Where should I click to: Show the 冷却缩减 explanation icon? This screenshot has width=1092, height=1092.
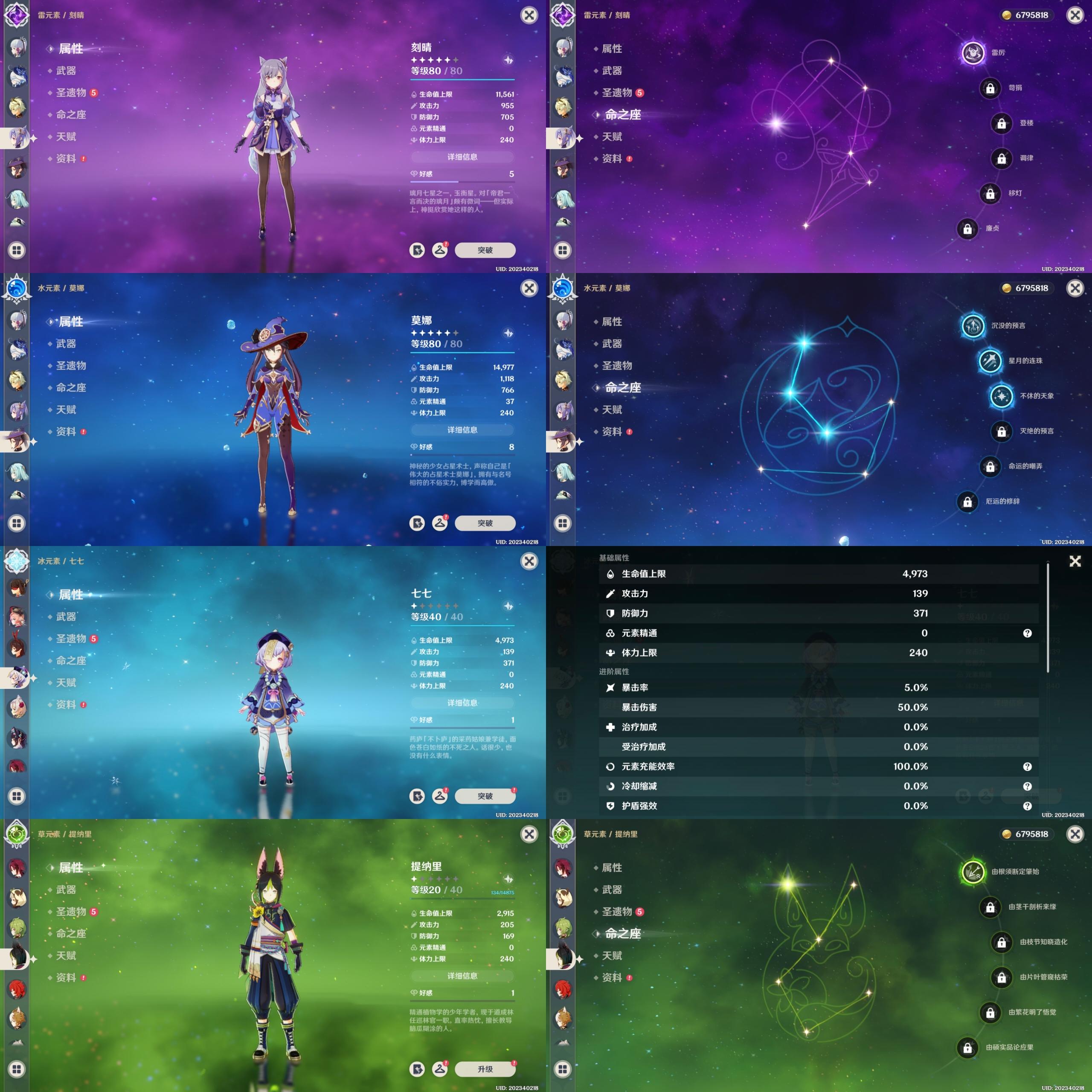(x=1027, y=787)
